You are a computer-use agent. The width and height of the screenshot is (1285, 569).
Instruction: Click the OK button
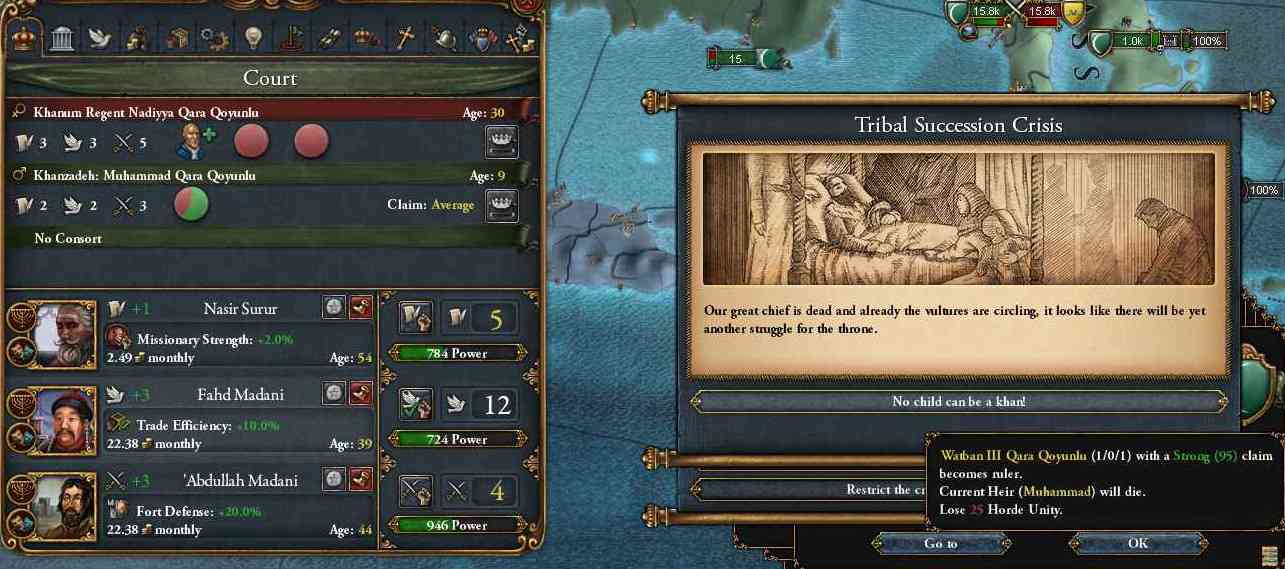(x=1137, y=544)
